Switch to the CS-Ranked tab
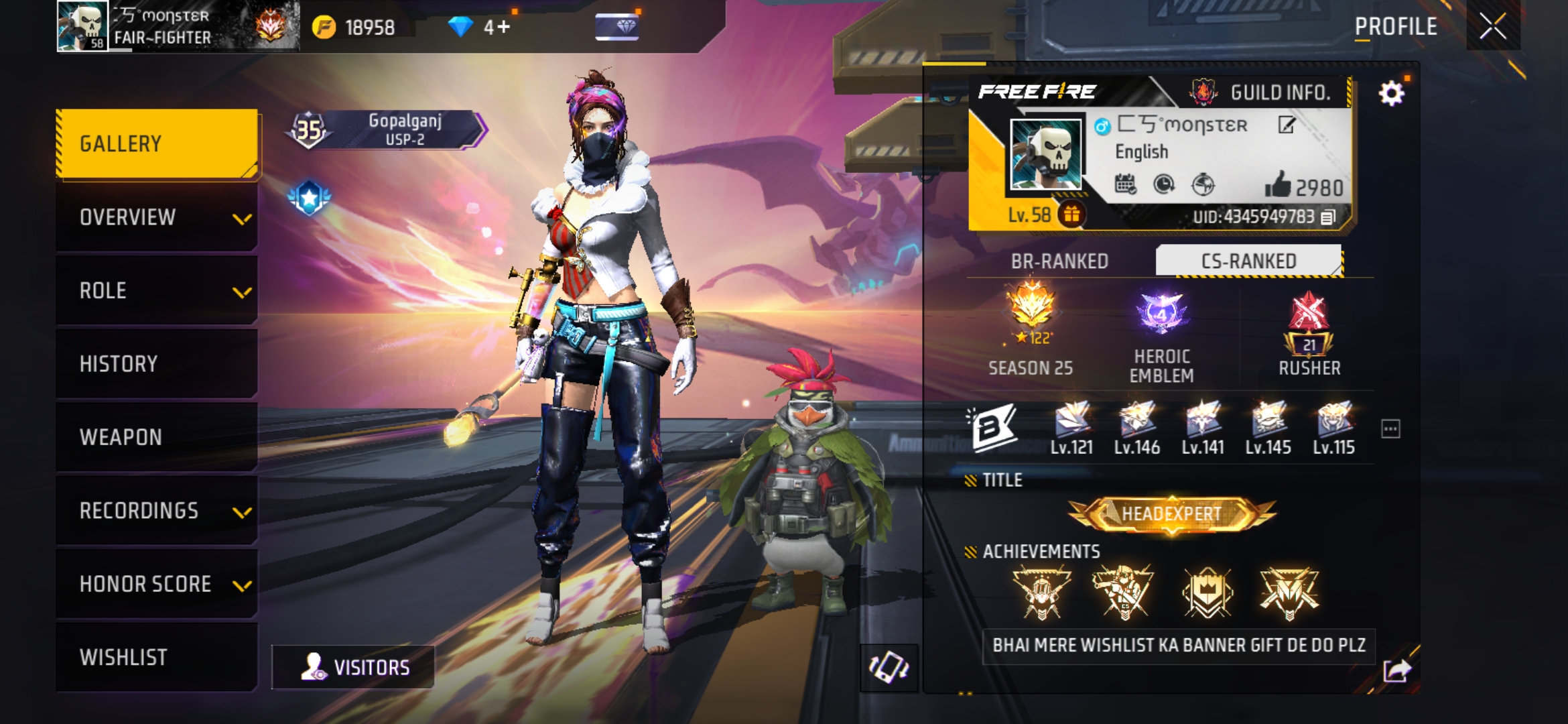The image size is (1568, 724). 1248,261
